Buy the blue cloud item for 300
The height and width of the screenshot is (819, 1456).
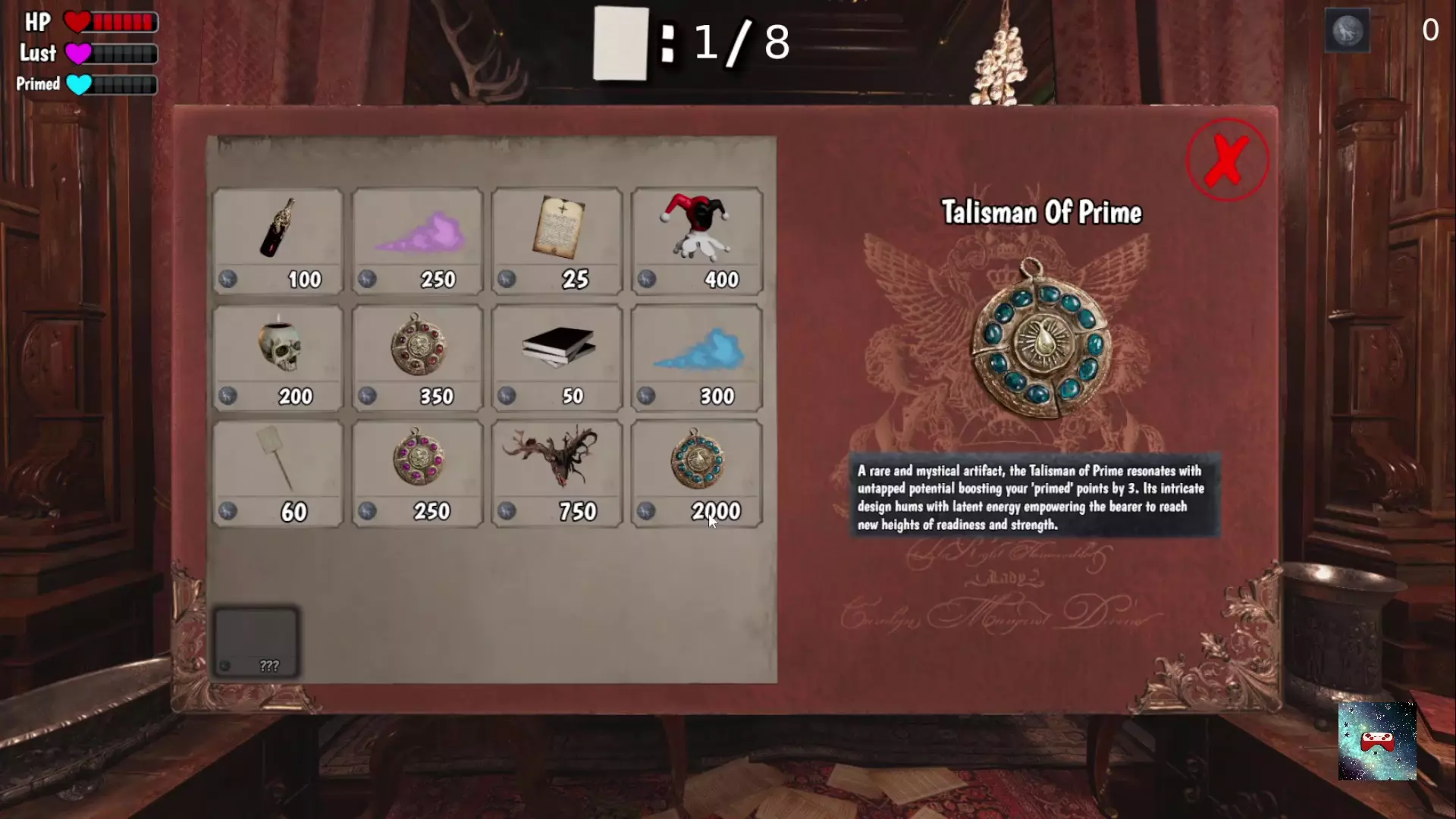(x=696, y=358)
